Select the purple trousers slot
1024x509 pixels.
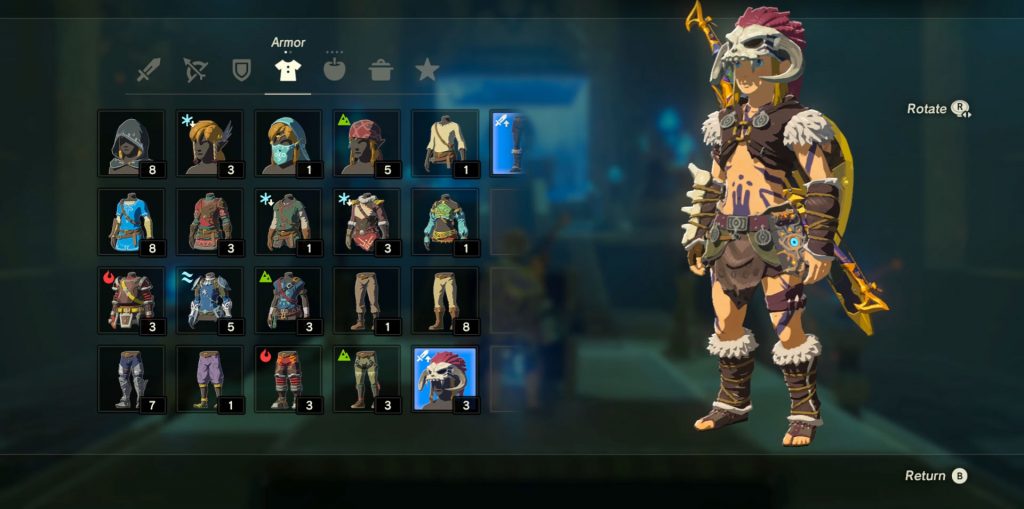[x=209, y=378]
